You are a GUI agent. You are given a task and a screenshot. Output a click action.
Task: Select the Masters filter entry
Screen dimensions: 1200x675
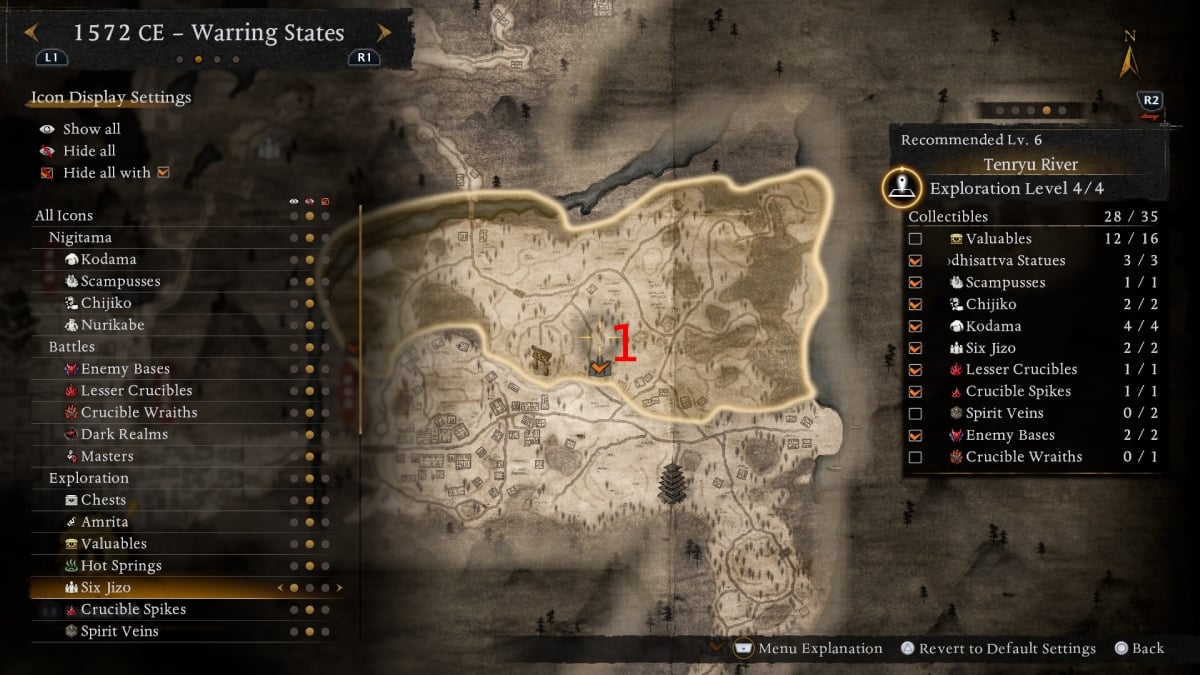[x=107, y=456]
